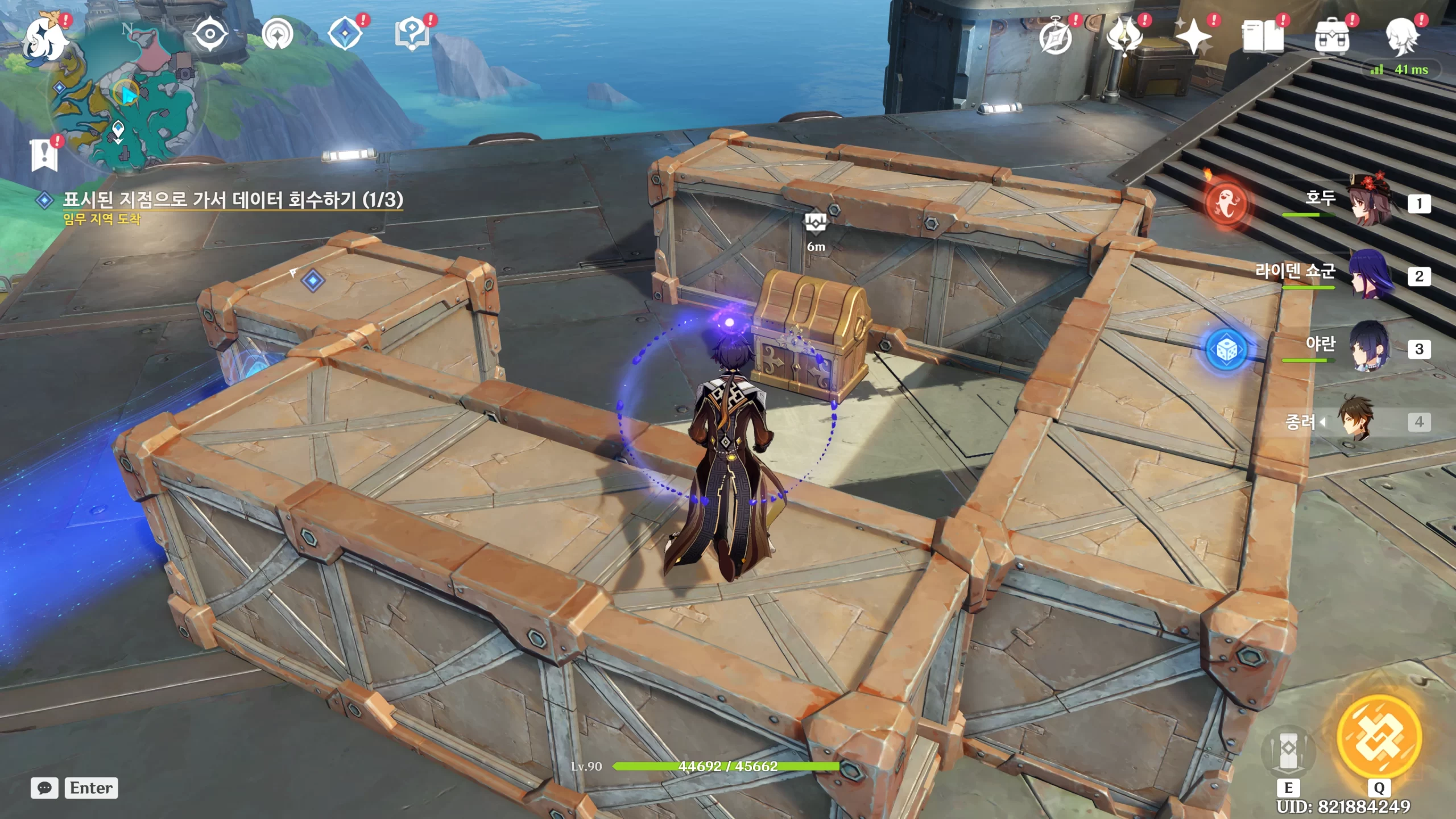Trigger 야란's blue dice burst icon
The width and height of the screenshot is (1456, 819).
point(1226,350)
